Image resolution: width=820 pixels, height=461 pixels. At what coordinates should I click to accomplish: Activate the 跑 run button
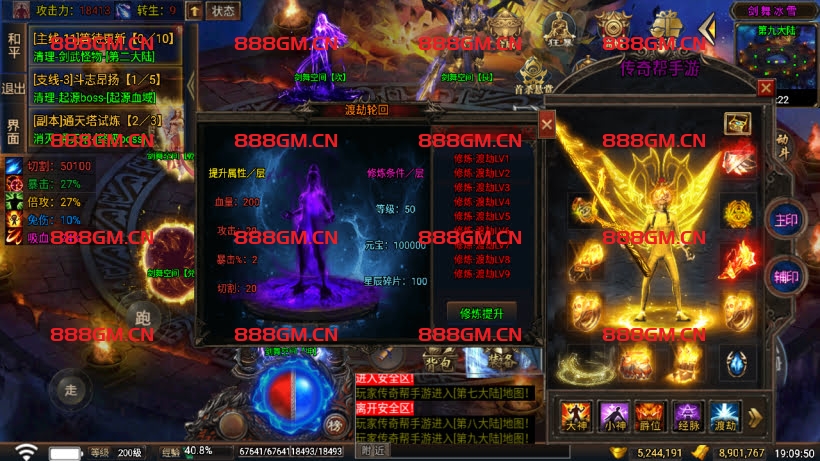click(141, 318)
